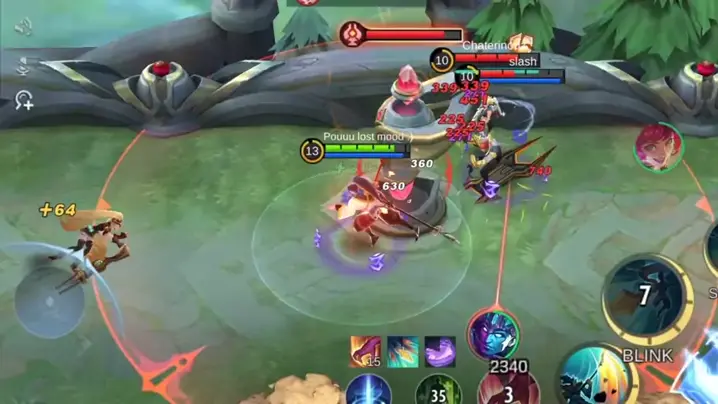Tap the add friend icon

click(x=24, y=99)
